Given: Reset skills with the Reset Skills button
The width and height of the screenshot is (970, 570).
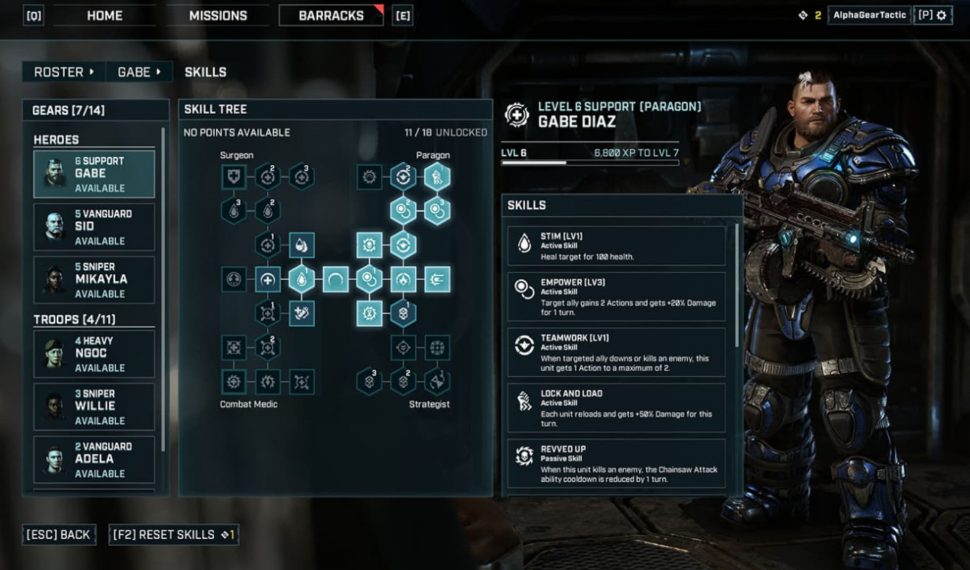Looking at the screenshot, I should 173,535.
